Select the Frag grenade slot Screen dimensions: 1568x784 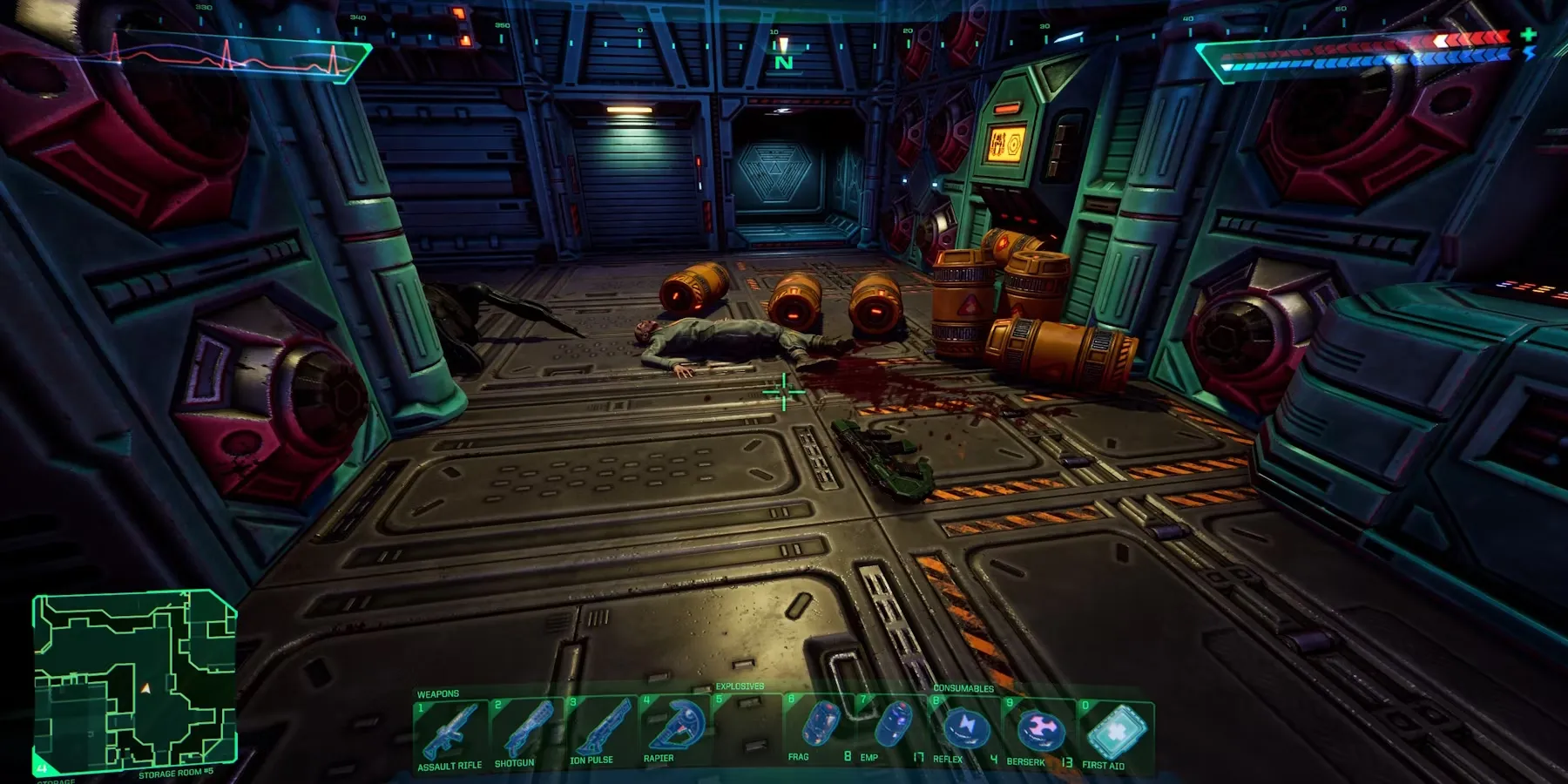coord(819,727)
